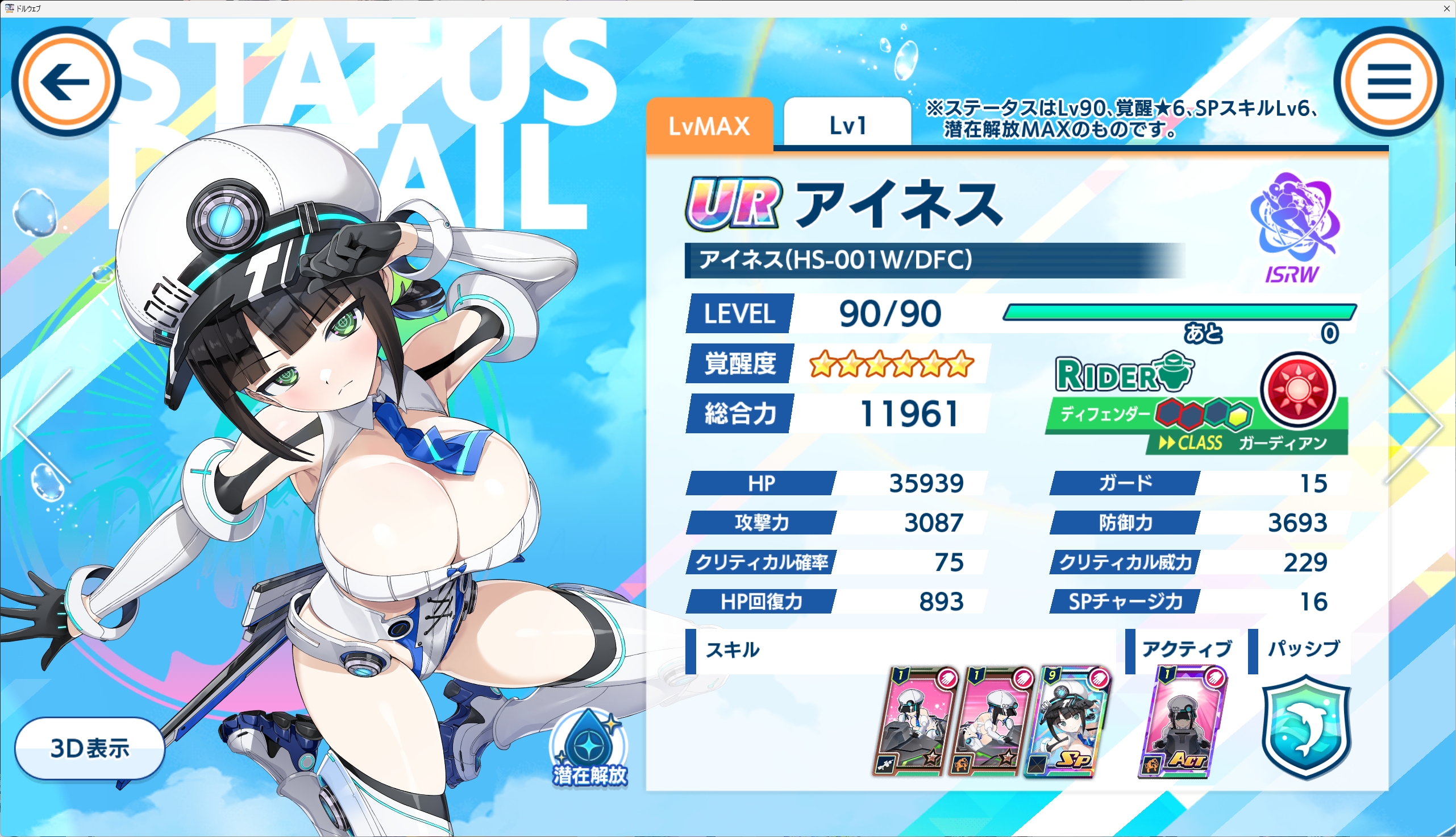Close the game window
Image resolution: width=1456 pixels, height=837 pixels.
[x=1446, y=8]
